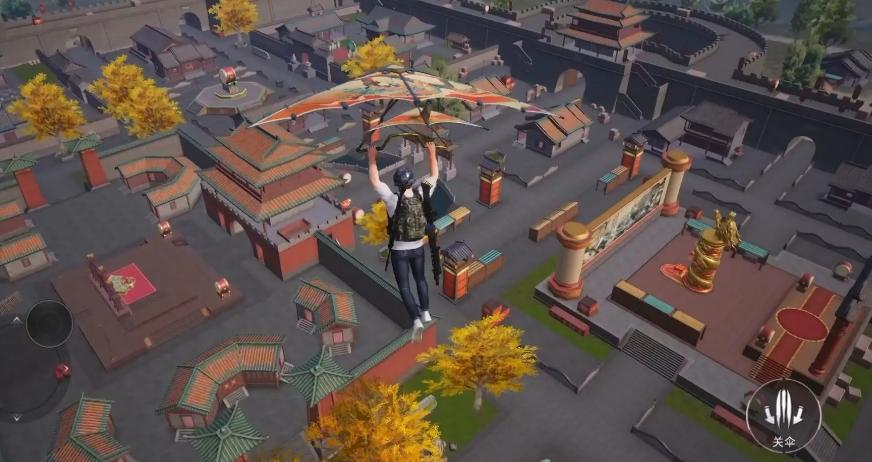
Task: Touch the virtual movement joystick knob
Action: point(48,323)
